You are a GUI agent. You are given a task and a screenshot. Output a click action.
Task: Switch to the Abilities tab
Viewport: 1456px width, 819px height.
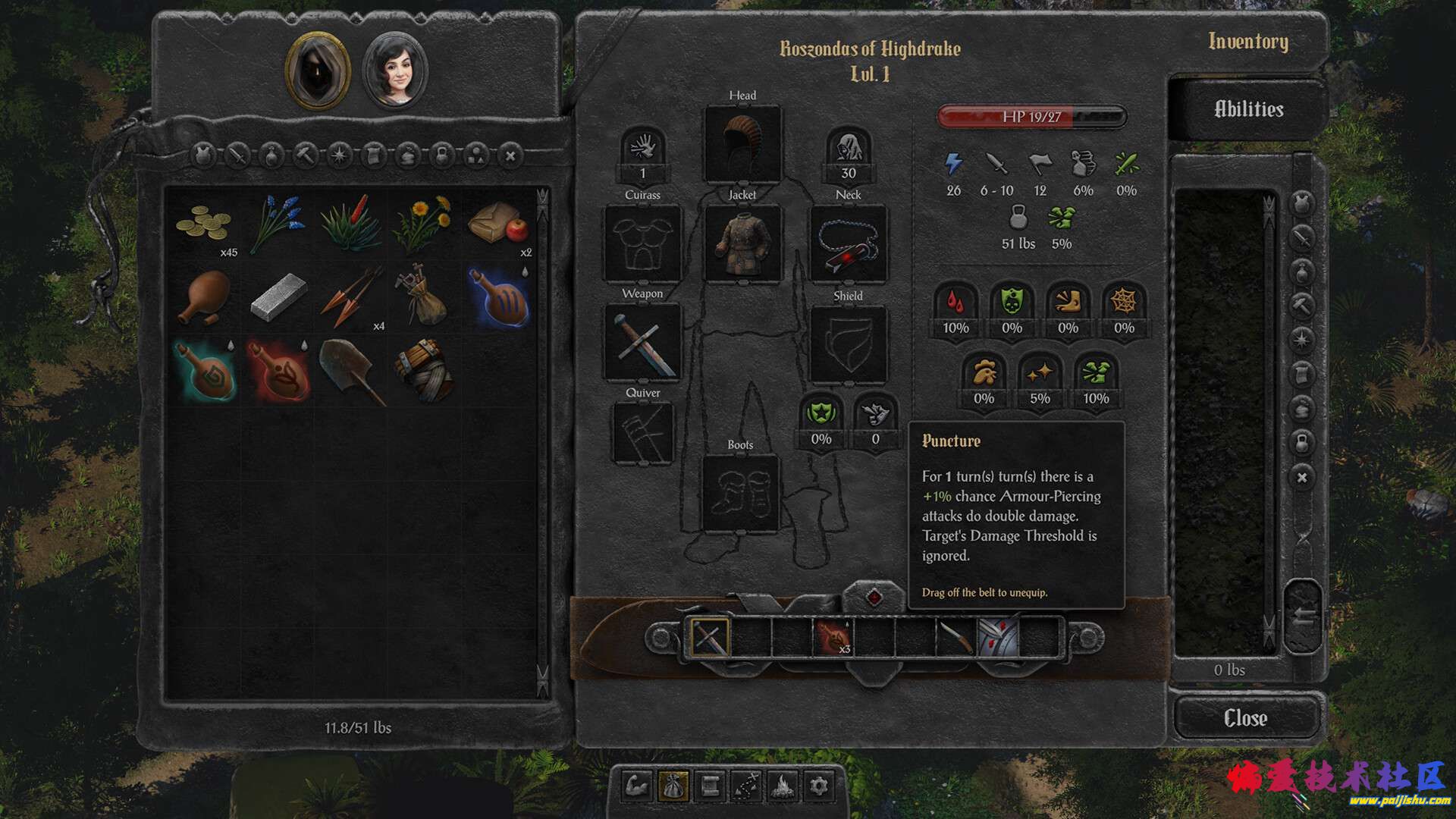click(x=1248, y=109)
